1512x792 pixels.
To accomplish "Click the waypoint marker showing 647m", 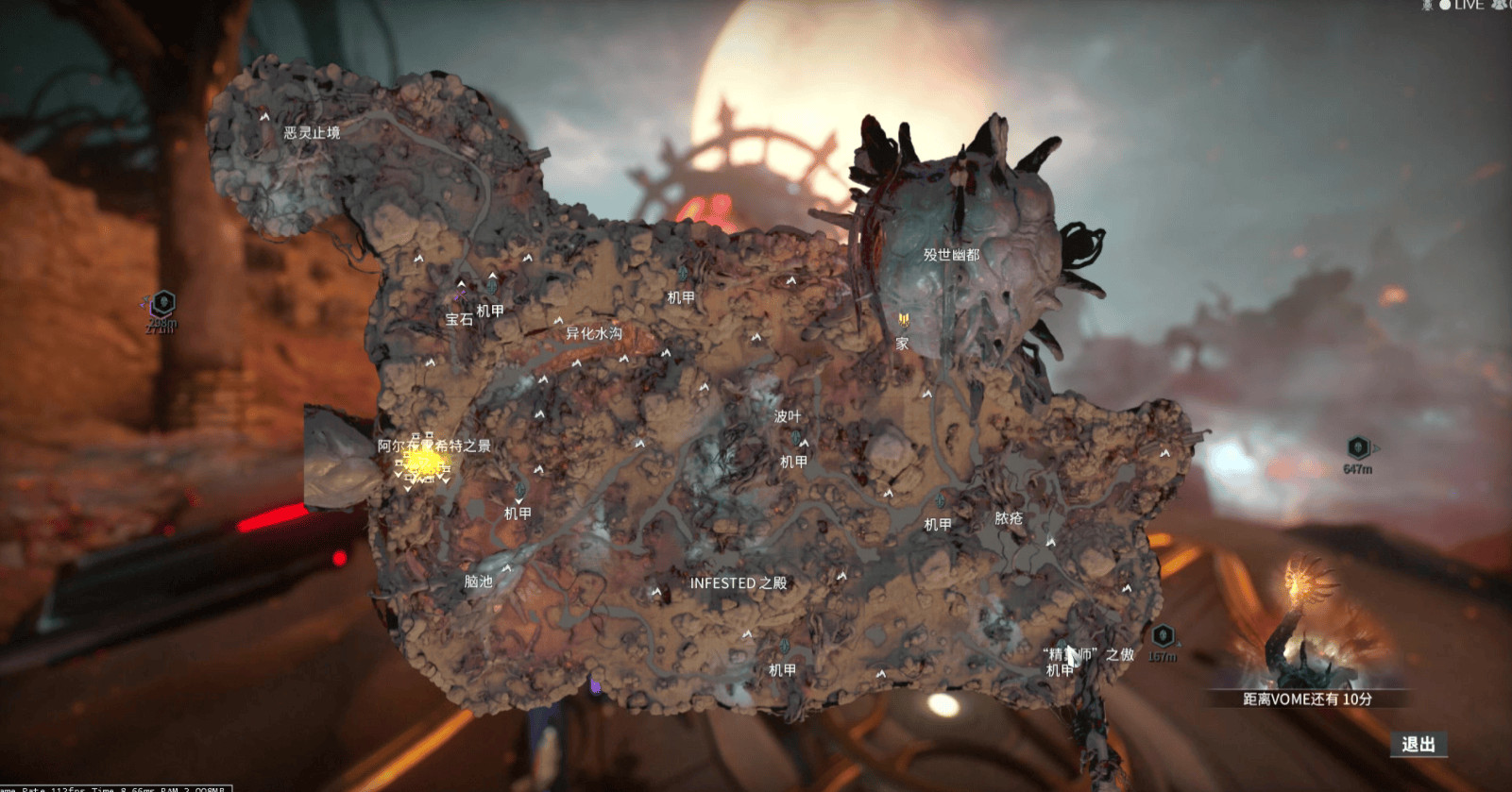I will pyautogui.click(x=1358, y=447).
